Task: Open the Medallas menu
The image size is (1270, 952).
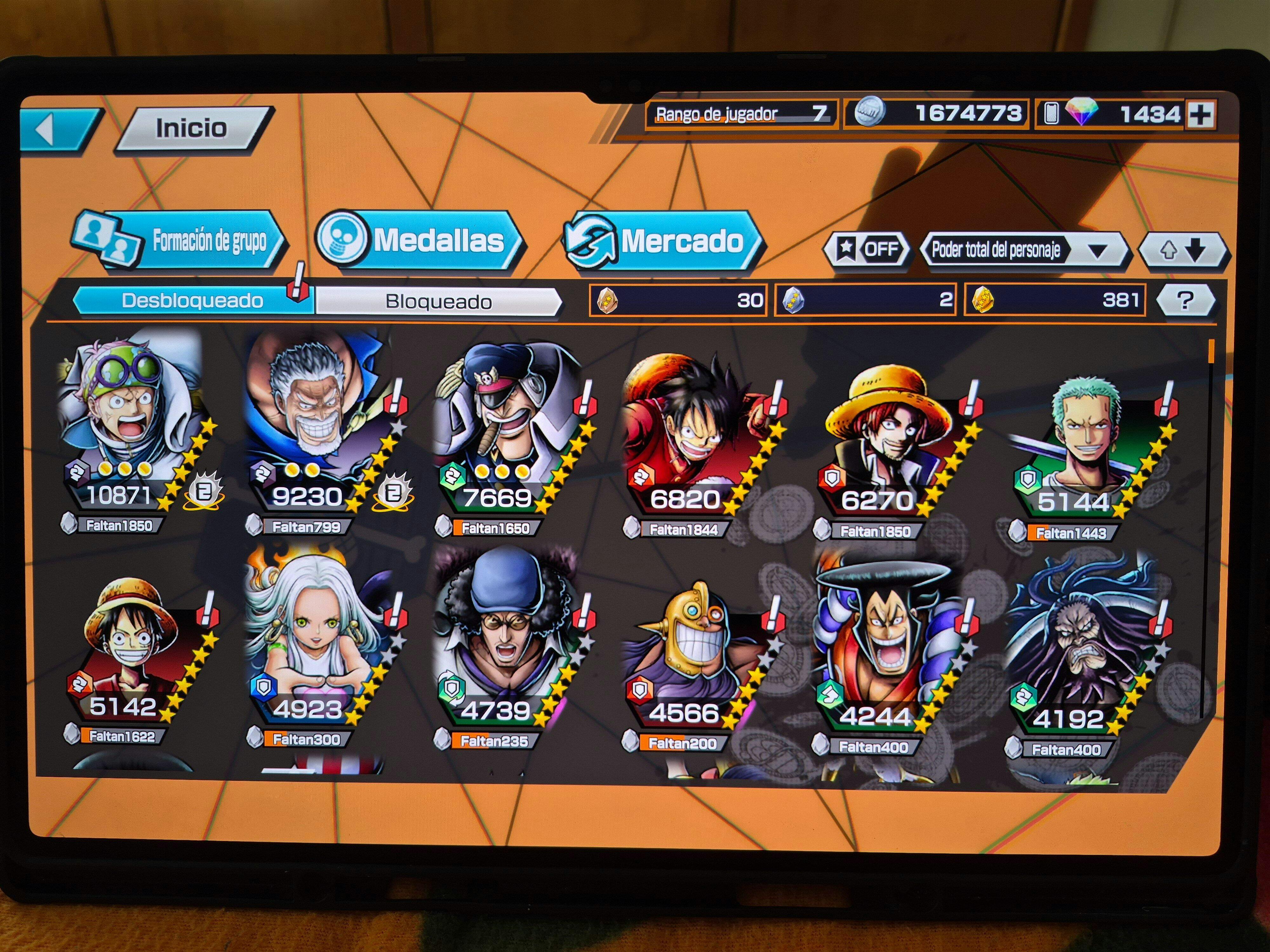Action: click(419, 241)
